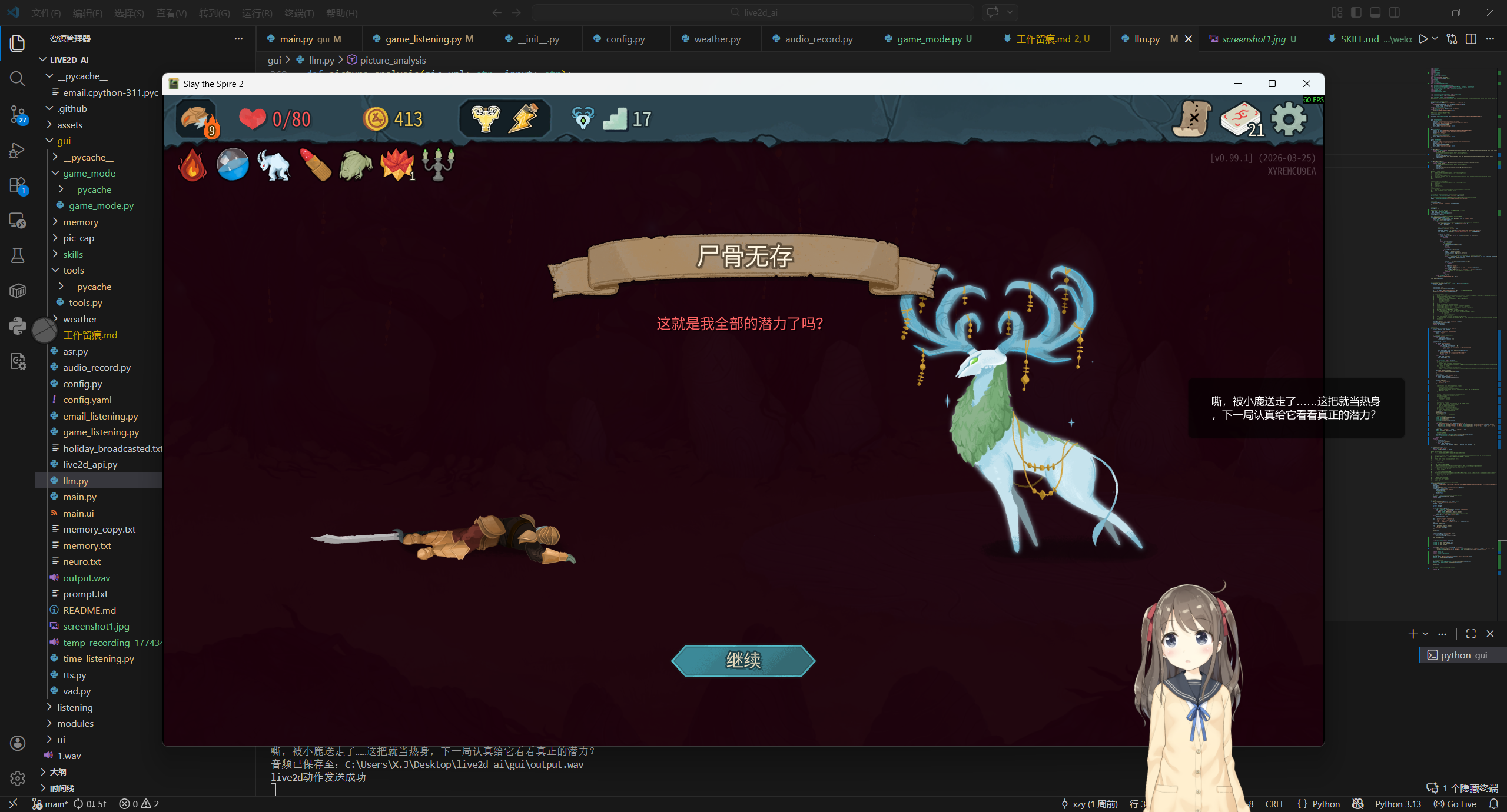The image size is (1507, 812).
Task: Inspect the blue water orb relic
Action: click(233, 165)
